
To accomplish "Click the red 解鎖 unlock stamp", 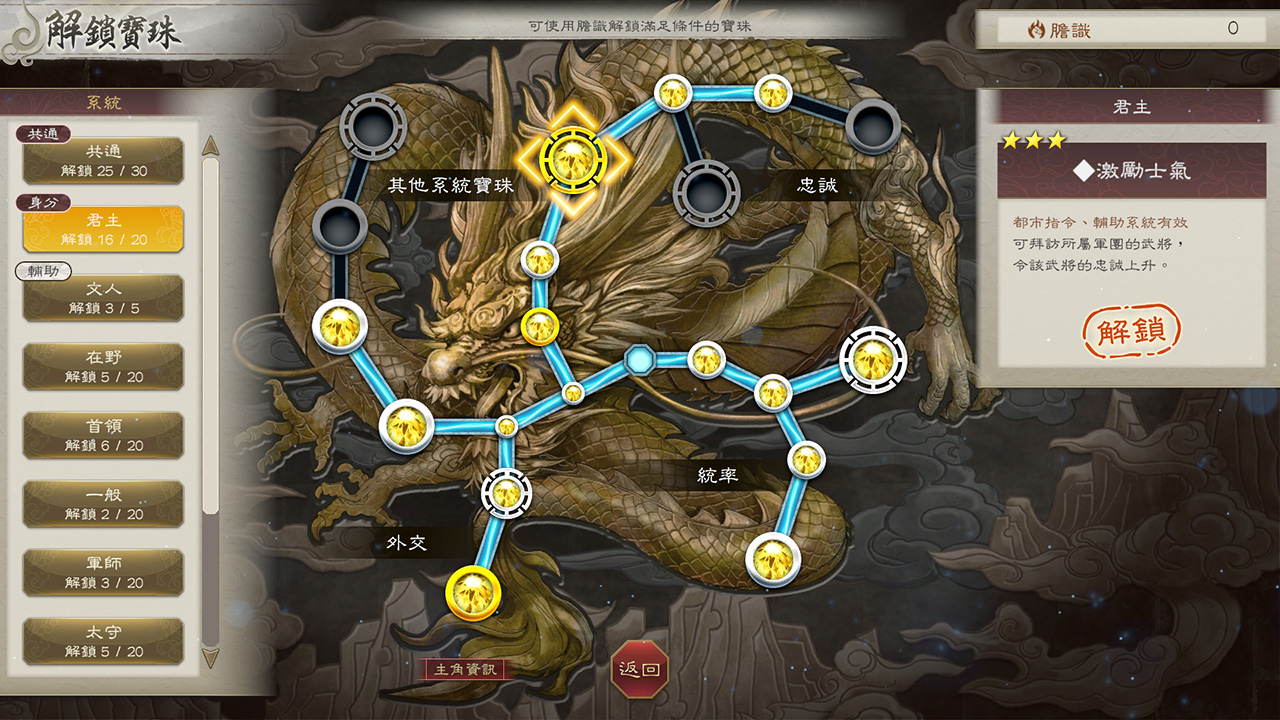I will [1132, 331].
